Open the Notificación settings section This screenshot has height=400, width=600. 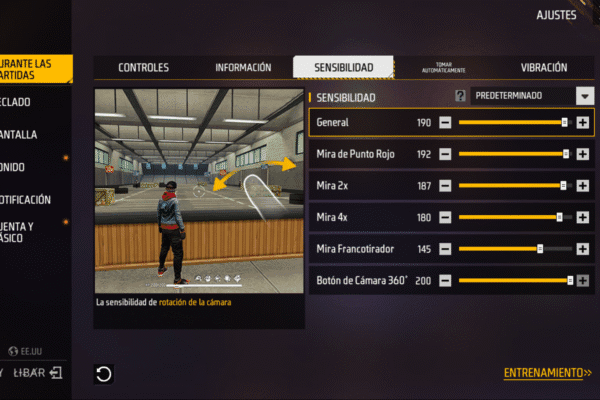tap(30, 199)
